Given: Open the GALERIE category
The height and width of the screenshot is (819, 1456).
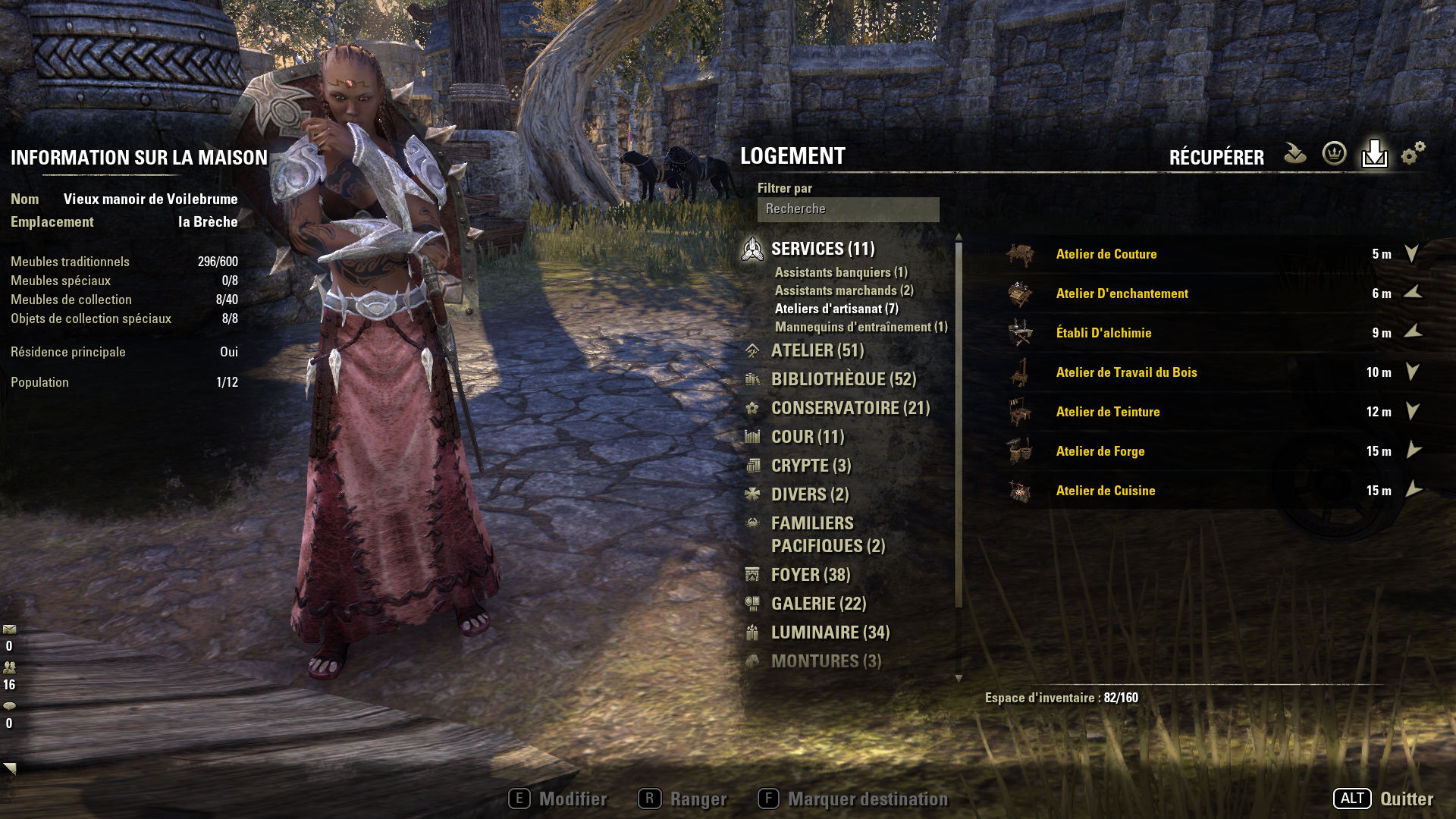Looking at the screenshot, I should click(x=818, y=604).
